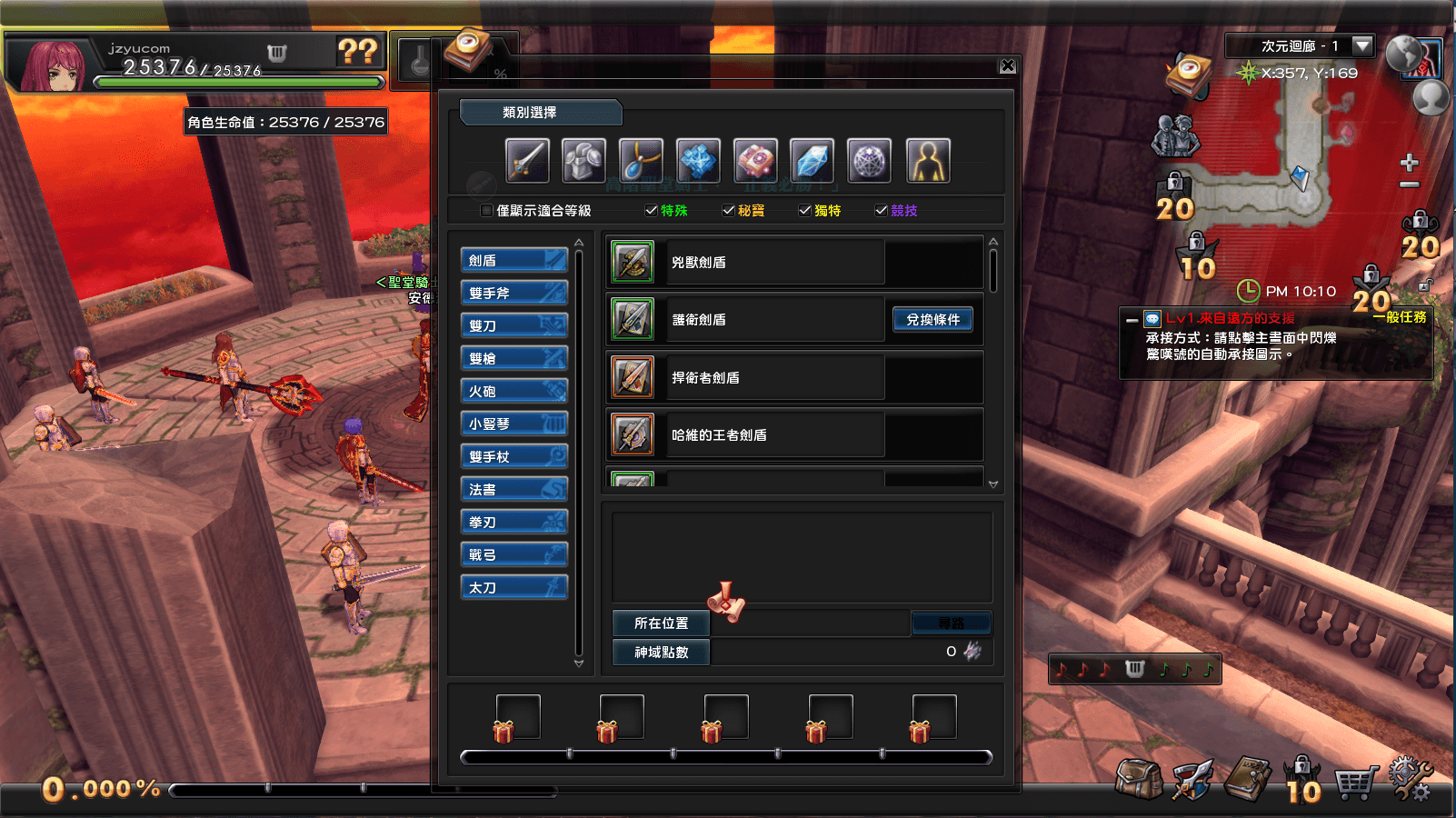
Task: Select the sword weapon category icon
Action: click(527, 160)
